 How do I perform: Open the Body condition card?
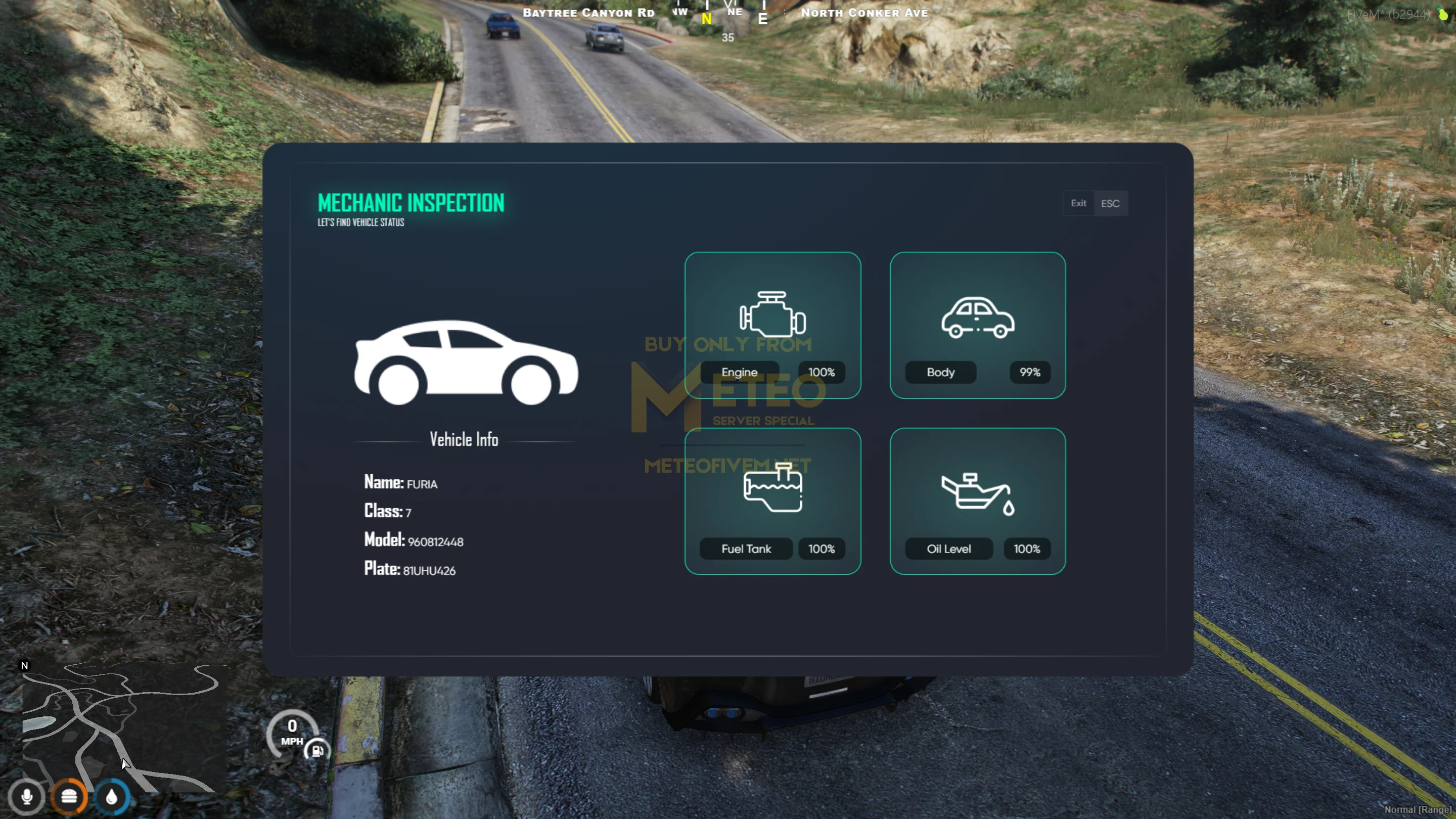pyautogui.click(x=977, y=325)
